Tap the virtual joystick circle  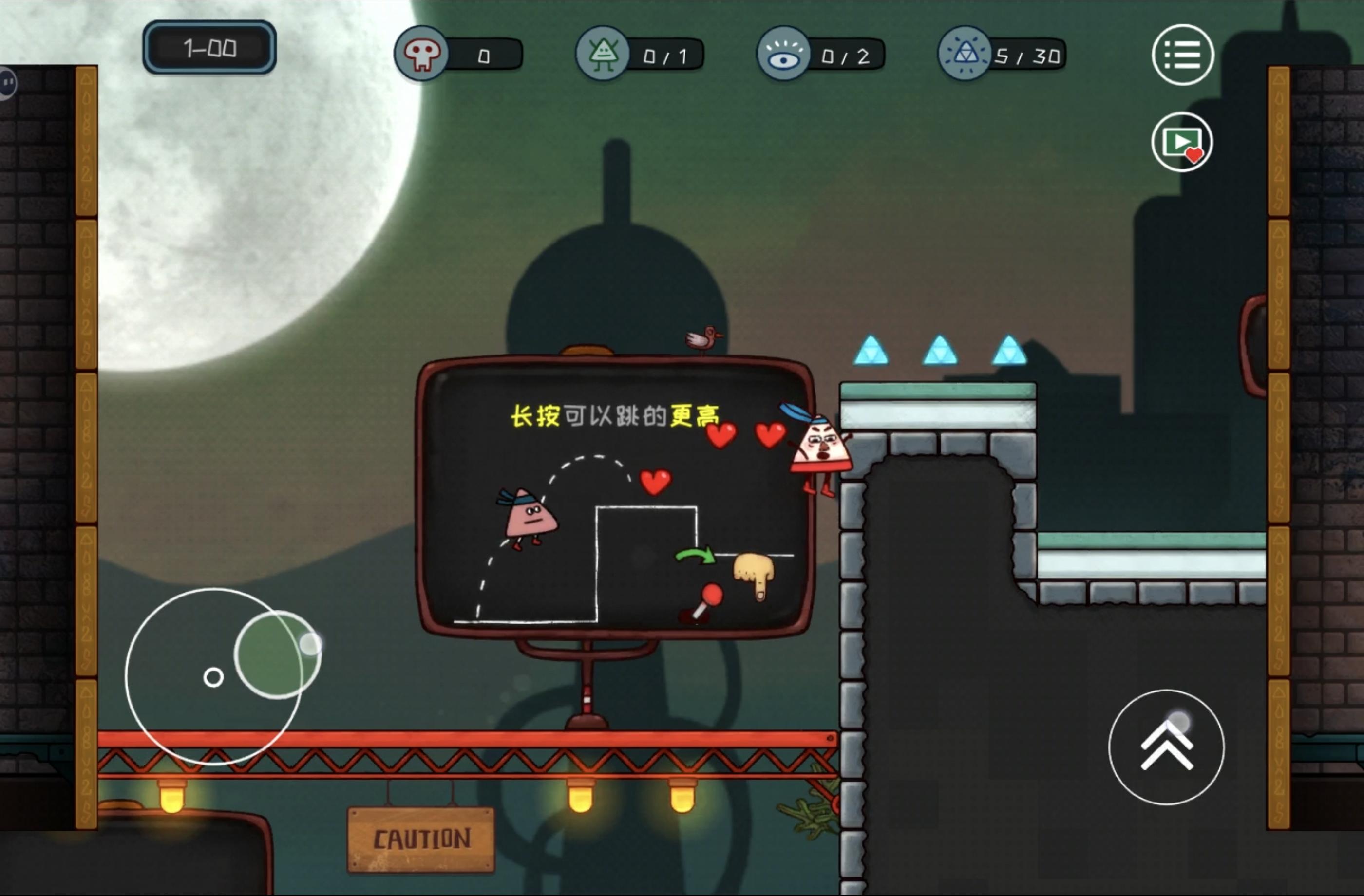[x=213, y=676]
